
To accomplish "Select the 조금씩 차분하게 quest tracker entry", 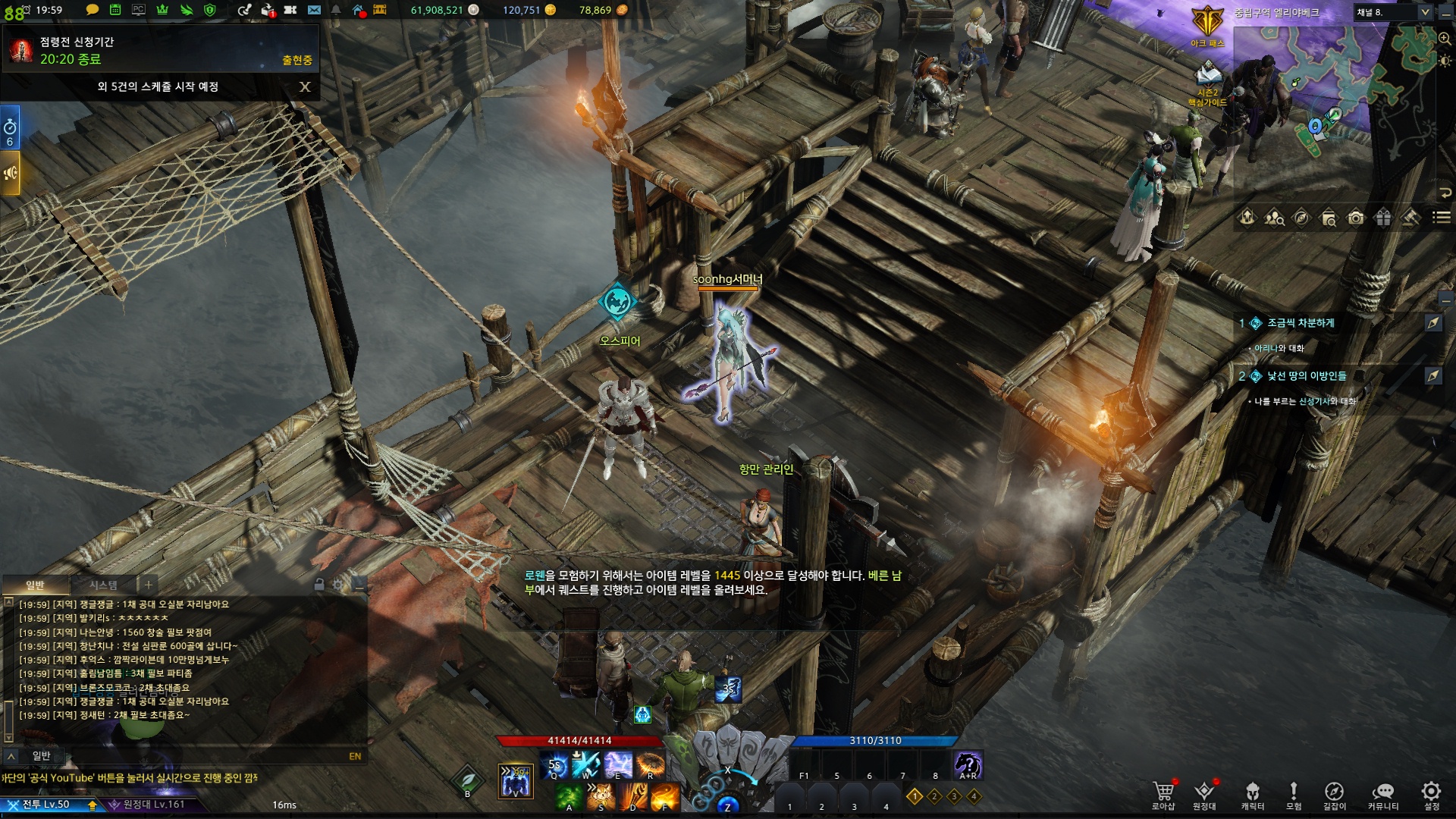I will [x=1301, y=323].
